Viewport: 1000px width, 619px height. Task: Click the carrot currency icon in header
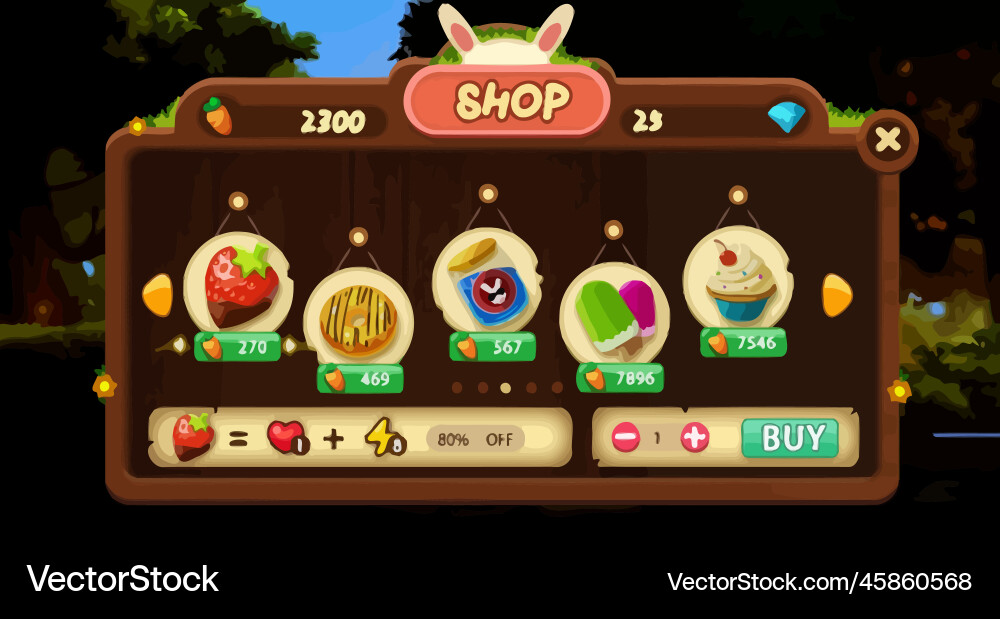click(x=218, y=117)
